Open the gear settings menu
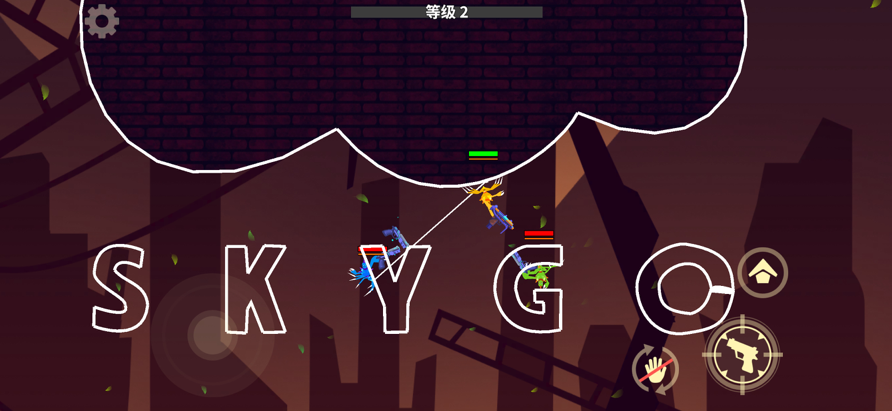The image size is (892, 411). [101, 21]
